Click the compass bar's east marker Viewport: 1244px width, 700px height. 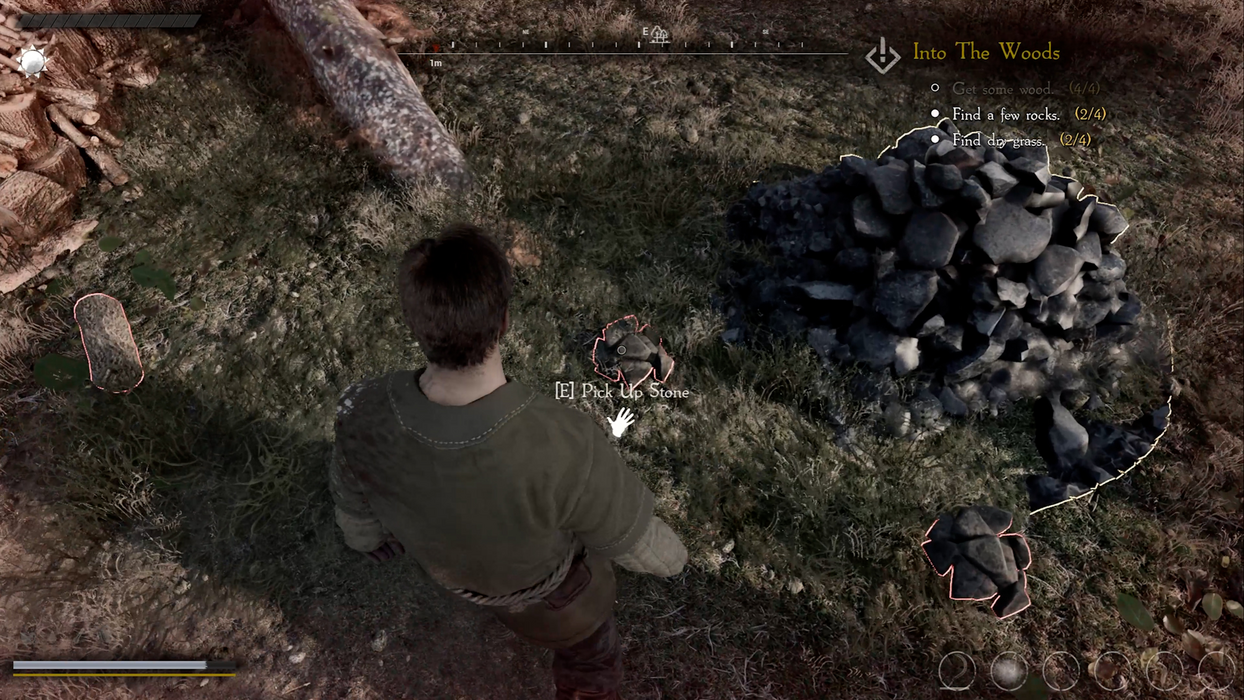pyautogui.click(x=647, y=33)
